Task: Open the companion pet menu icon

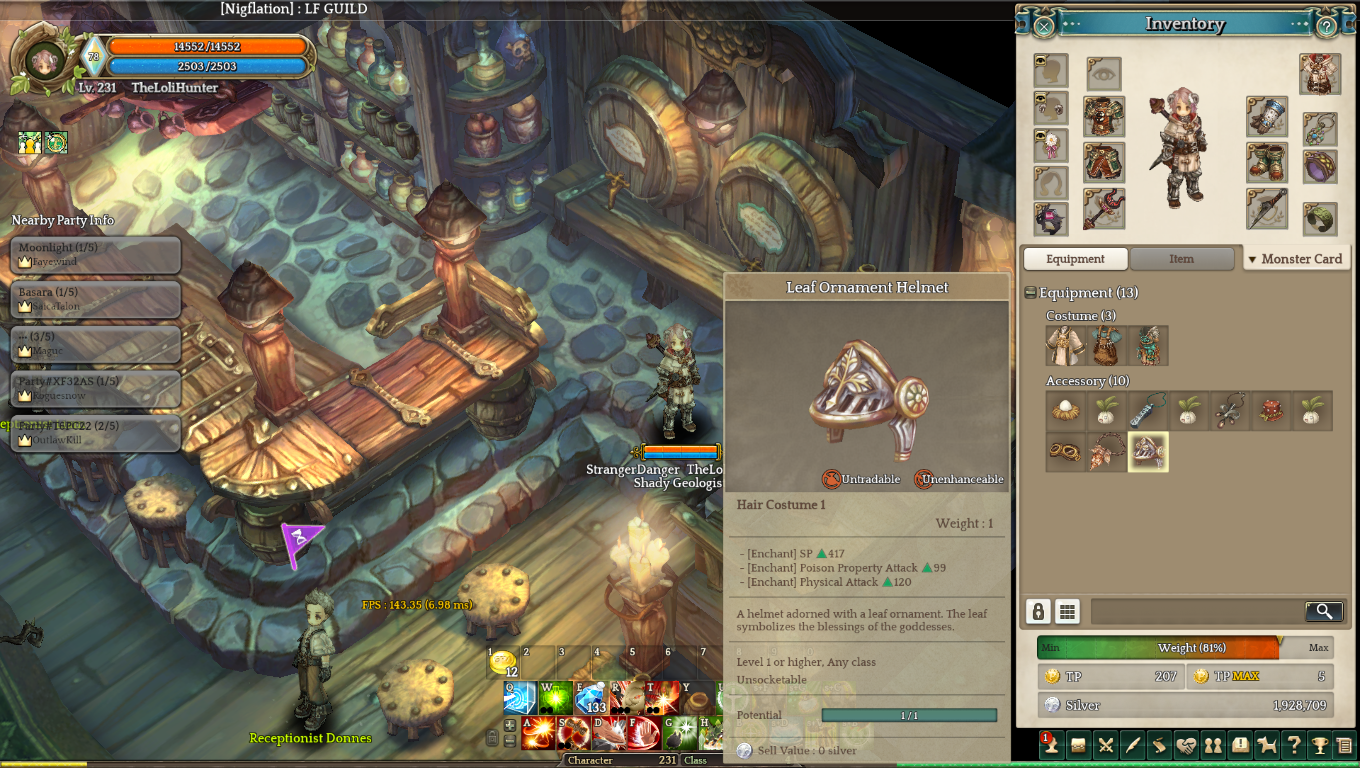Action: [1266, 744]
